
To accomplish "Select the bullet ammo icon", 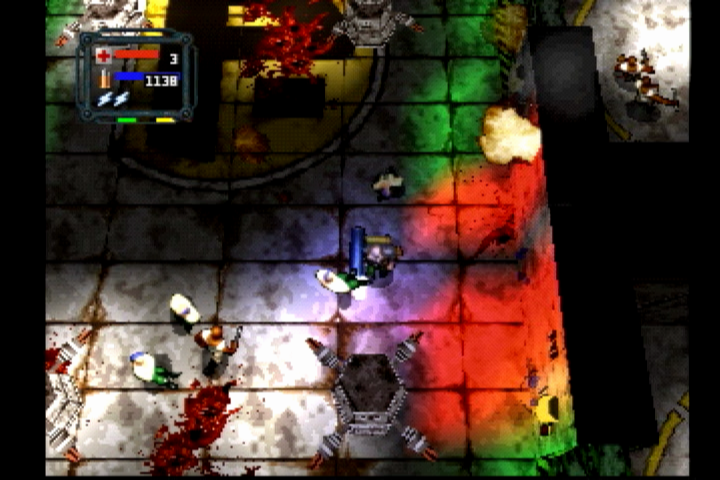I will click(103, 79).
